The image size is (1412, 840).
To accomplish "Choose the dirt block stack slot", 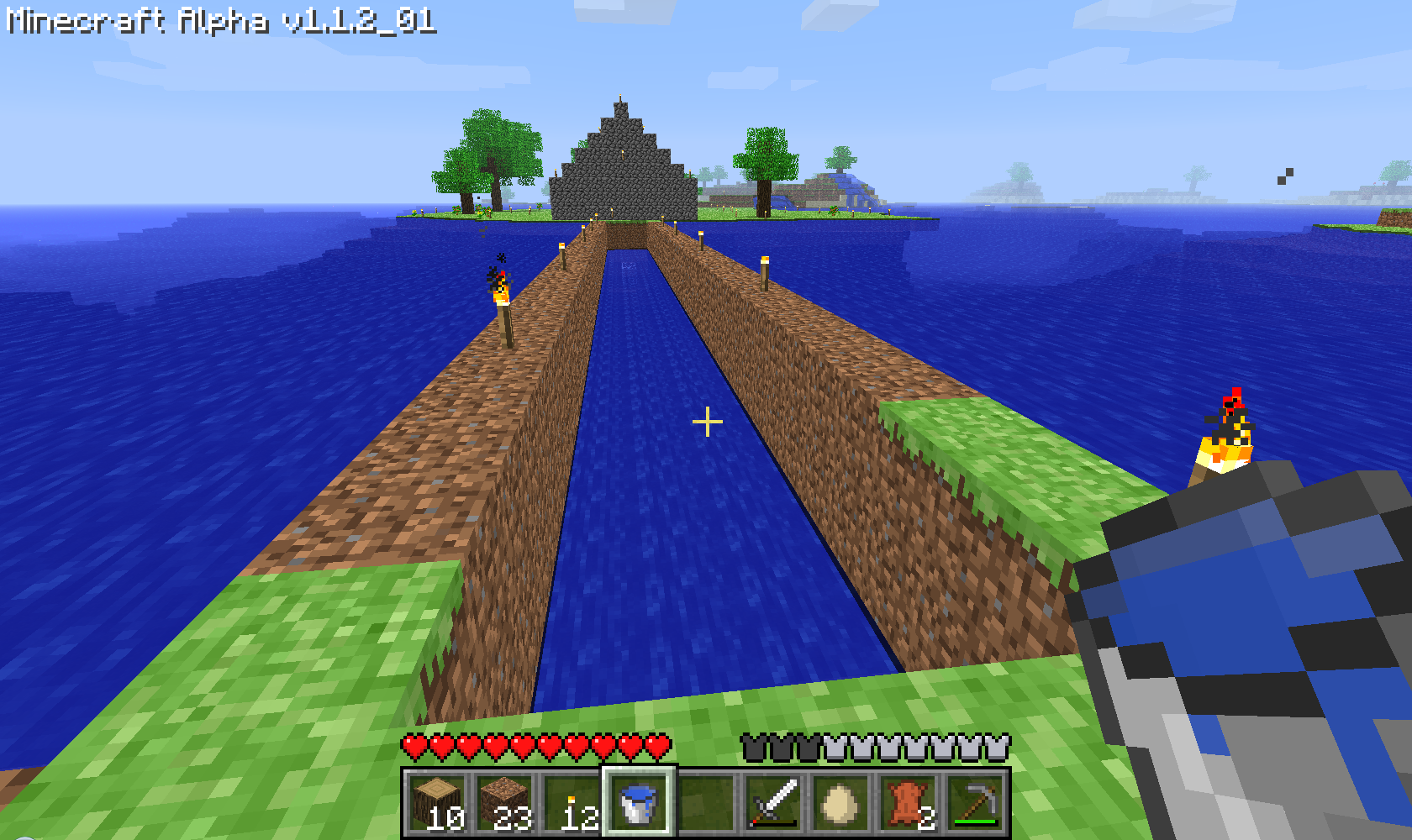I will (x=504, y=804).
